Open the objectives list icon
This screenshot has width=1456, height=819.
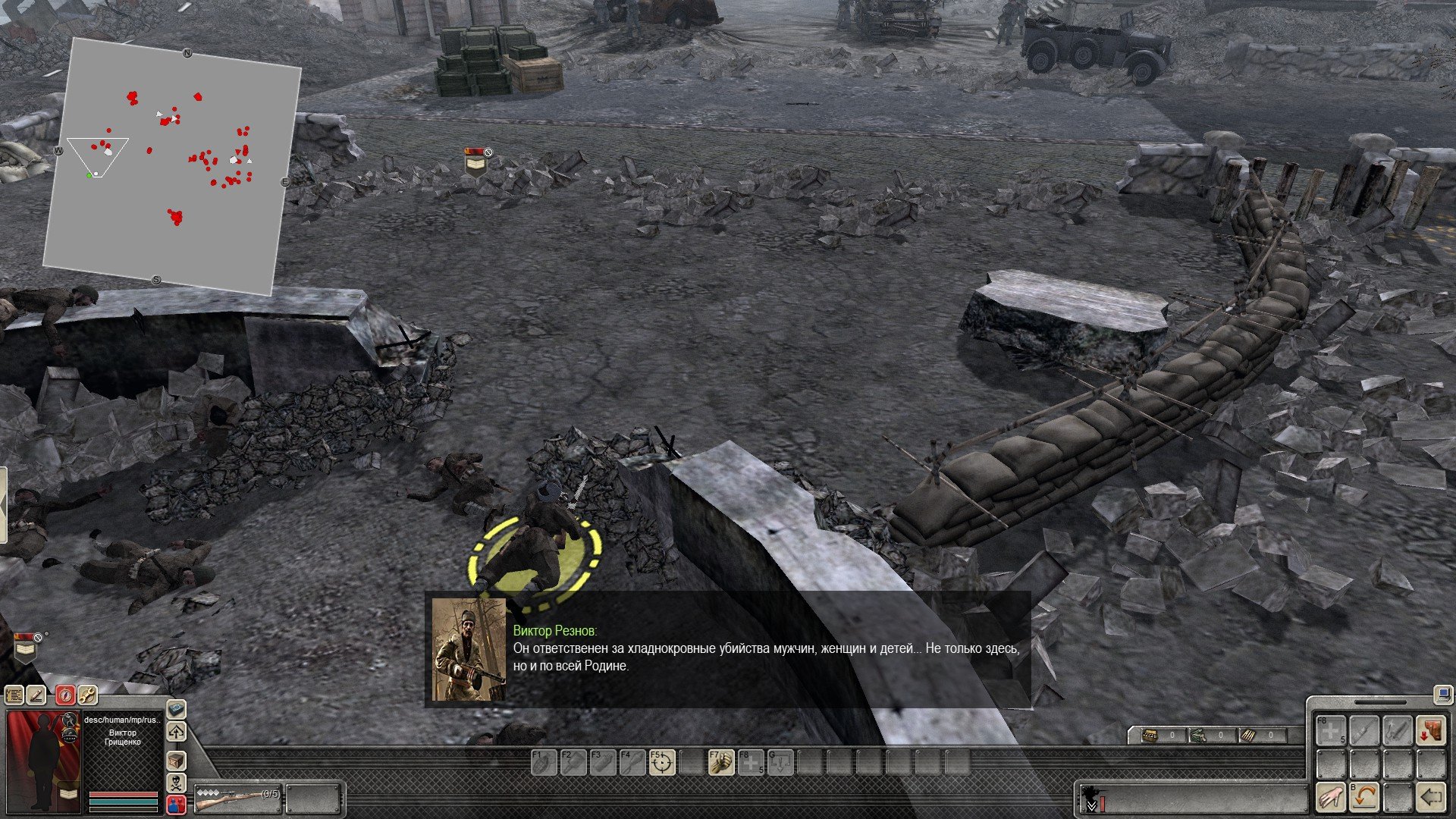click(x=14, y=695)
